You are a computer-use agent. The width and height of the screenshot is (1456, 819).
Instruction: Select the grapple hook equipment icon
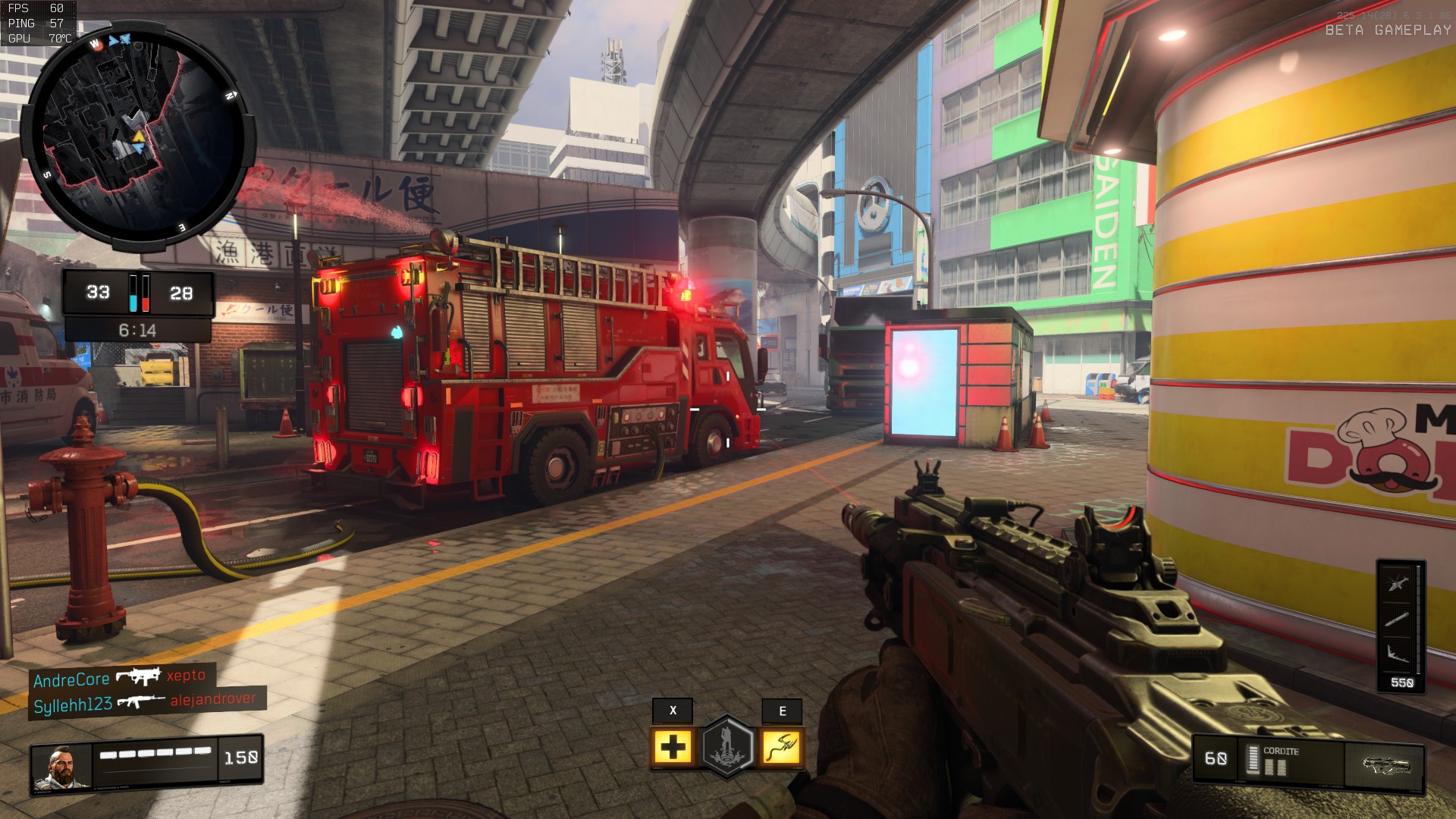(x=781, y=748)
